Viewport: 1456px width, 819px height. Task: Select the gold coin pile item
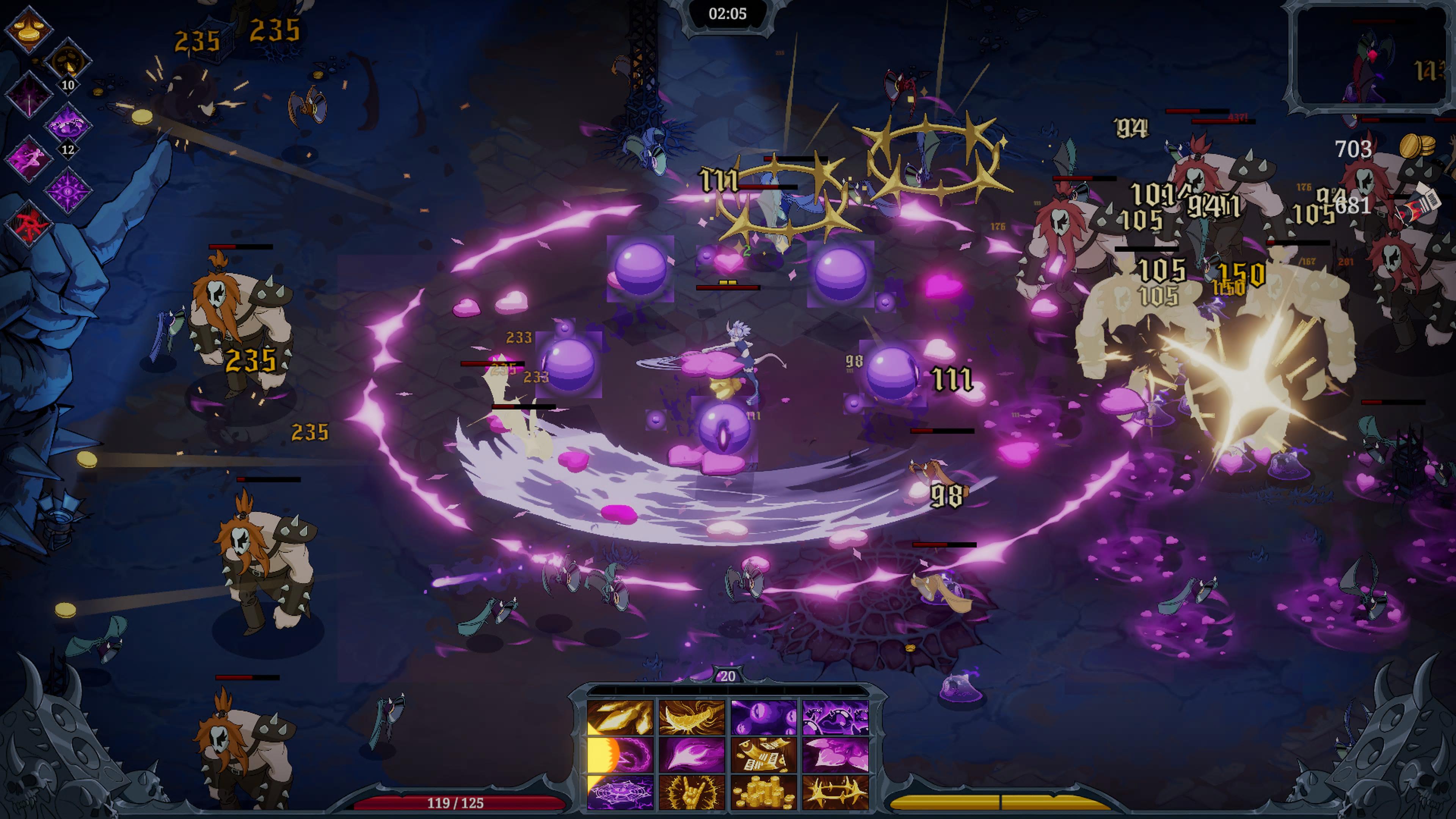(x=764, y=792)
